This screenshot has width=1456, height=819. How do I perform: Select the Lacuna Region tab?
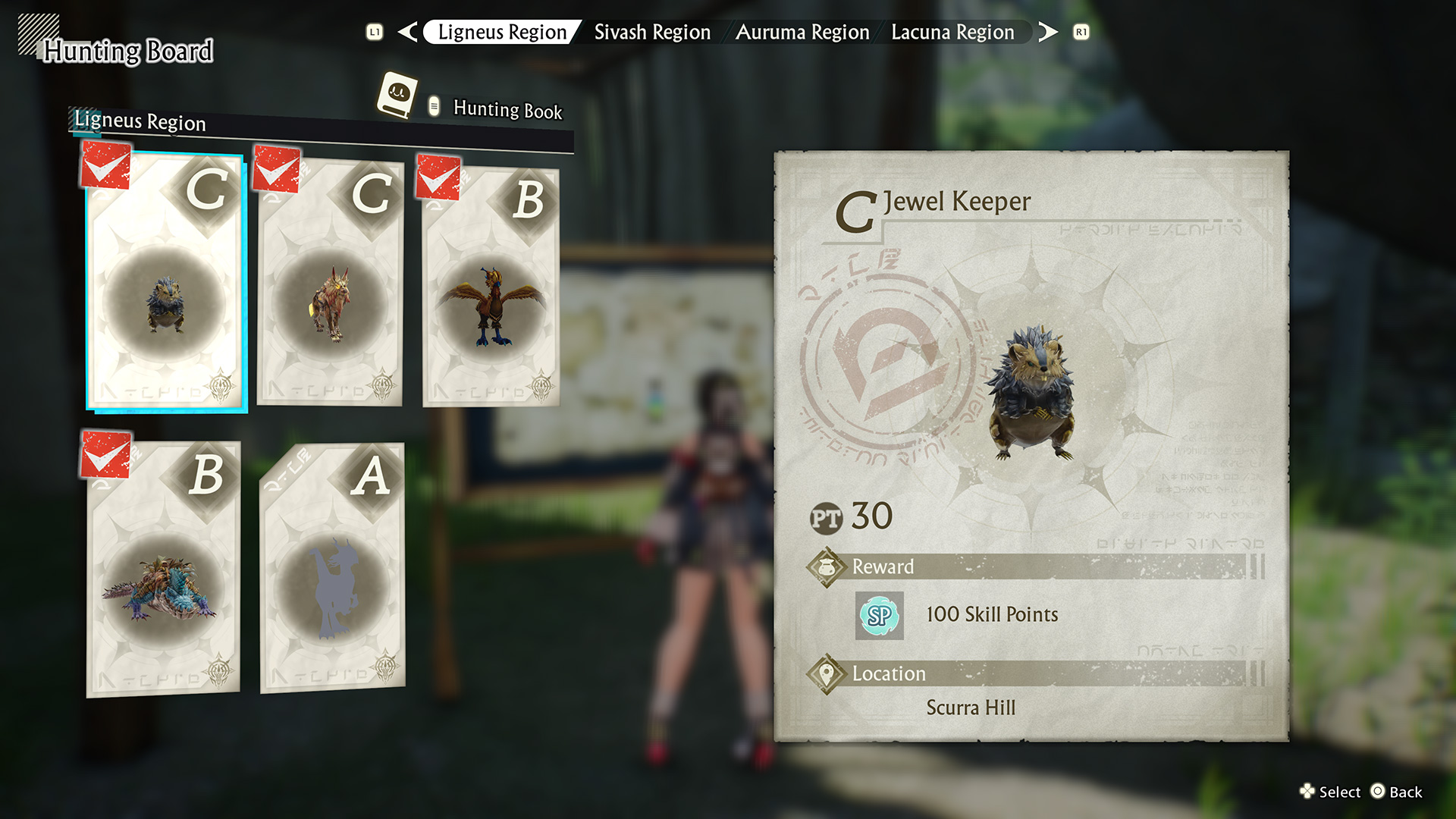point(952,32)
